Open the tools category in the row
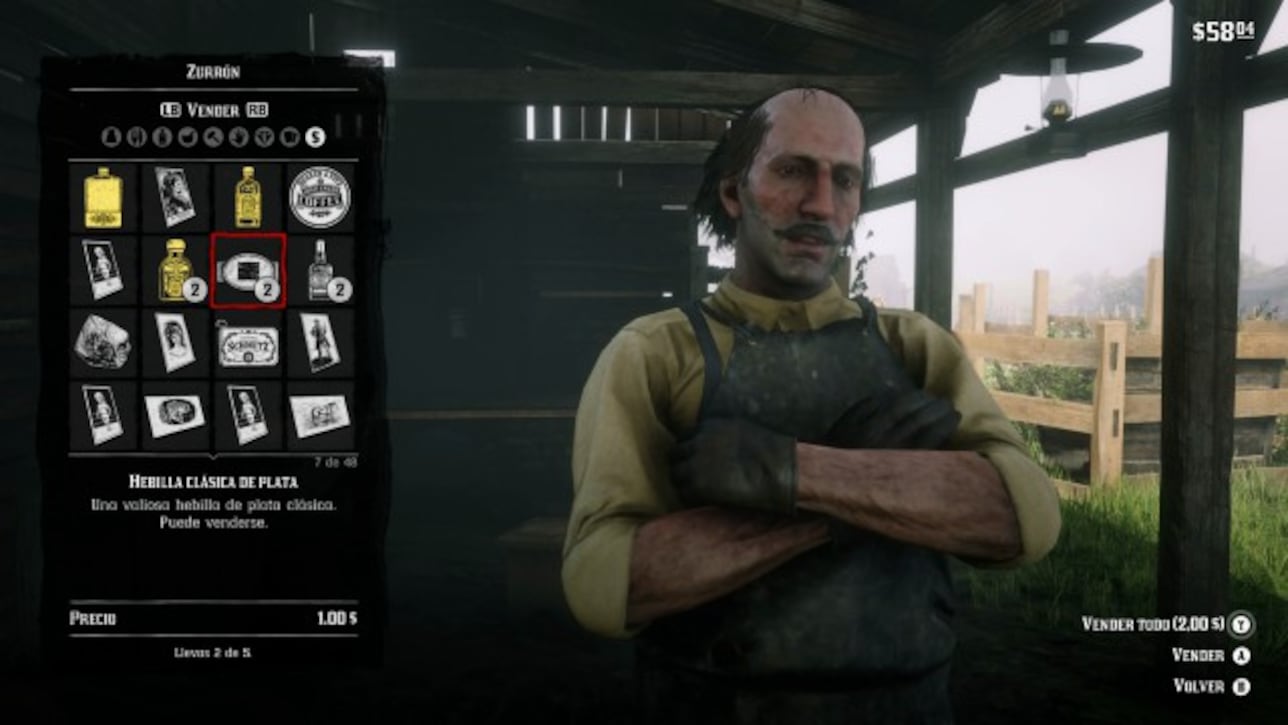This screenshot has width=1288, height=725. (214, 137)
